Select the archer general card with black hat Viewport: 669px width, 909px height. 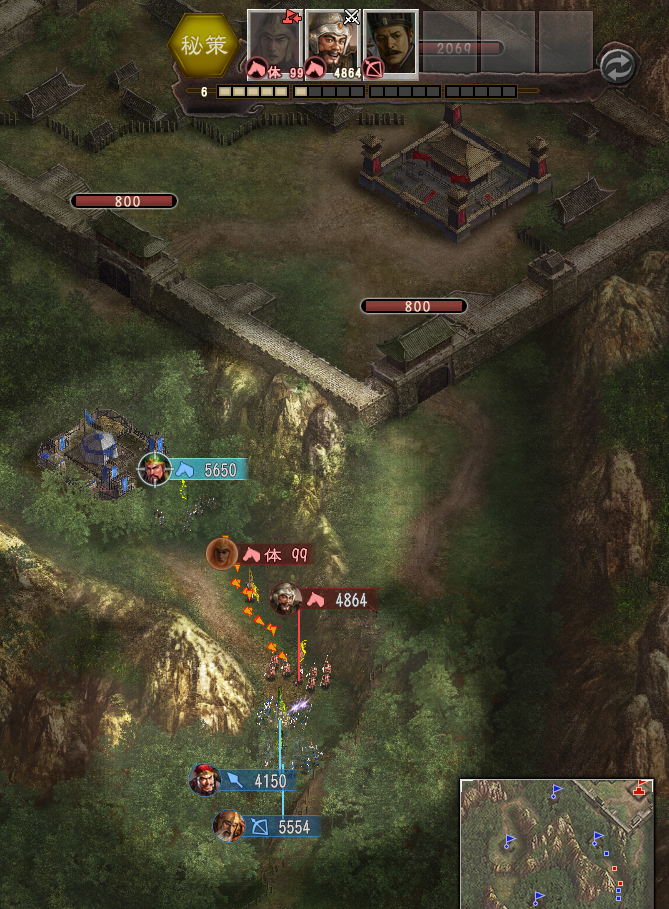tap(390, 44)
